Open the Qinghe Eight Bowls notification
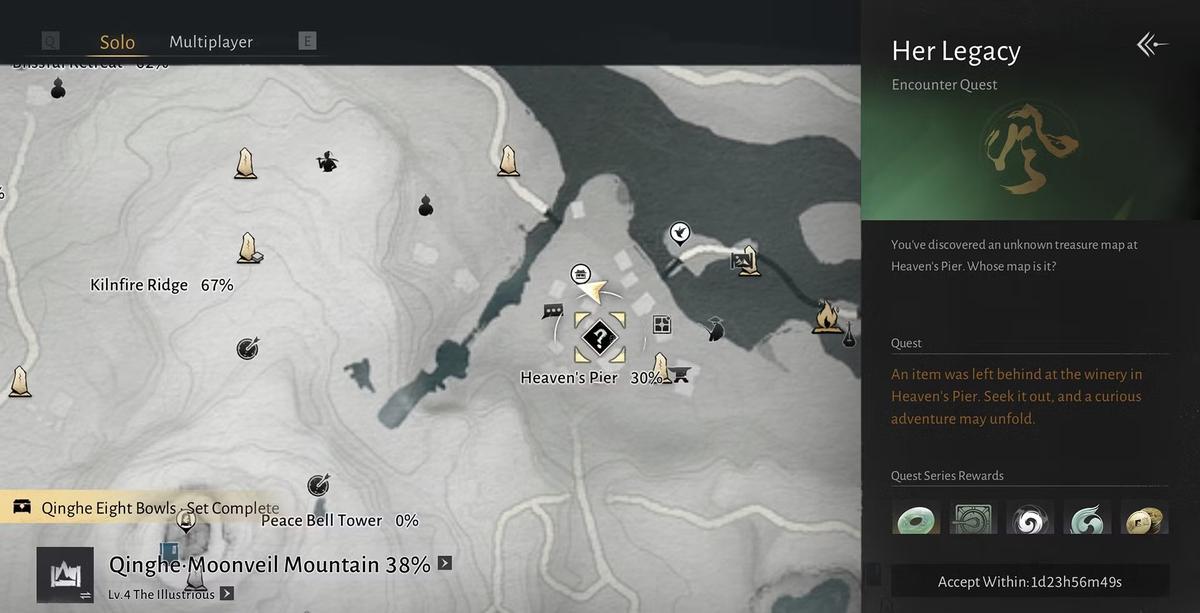This screenshot has width=1200, height=613. point(145,508)
